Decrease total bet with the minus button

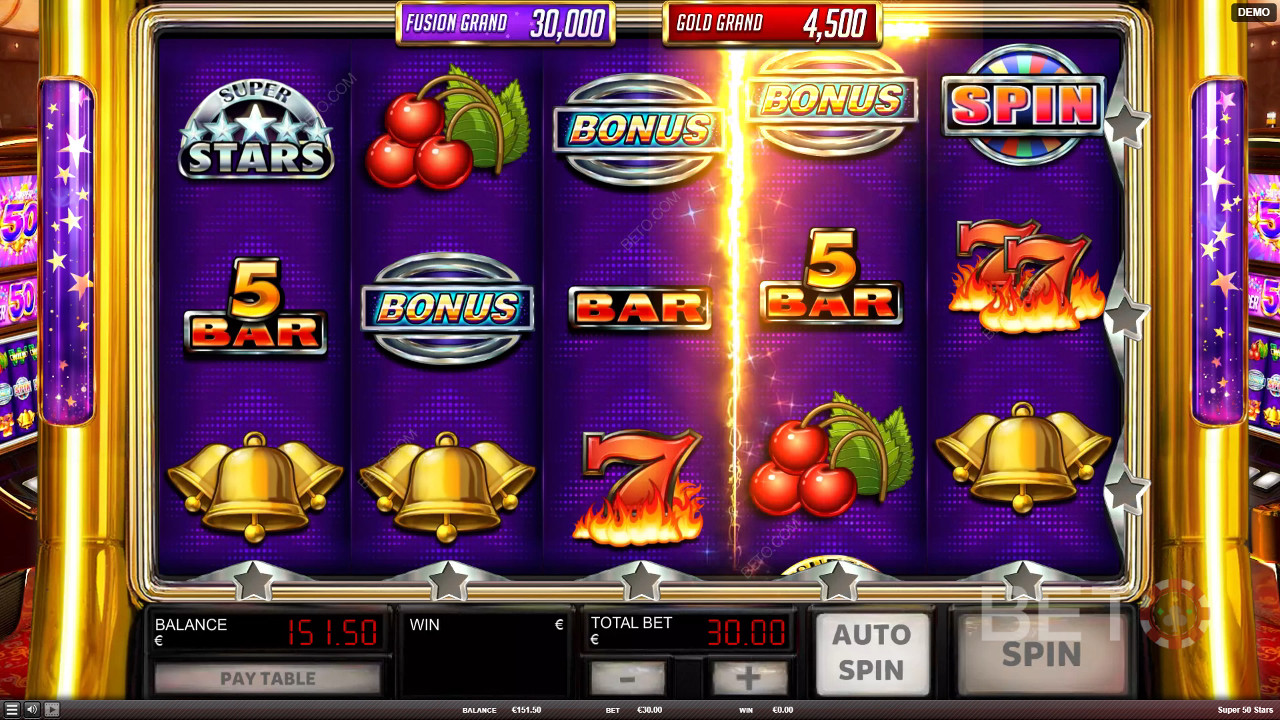[627, 679]
